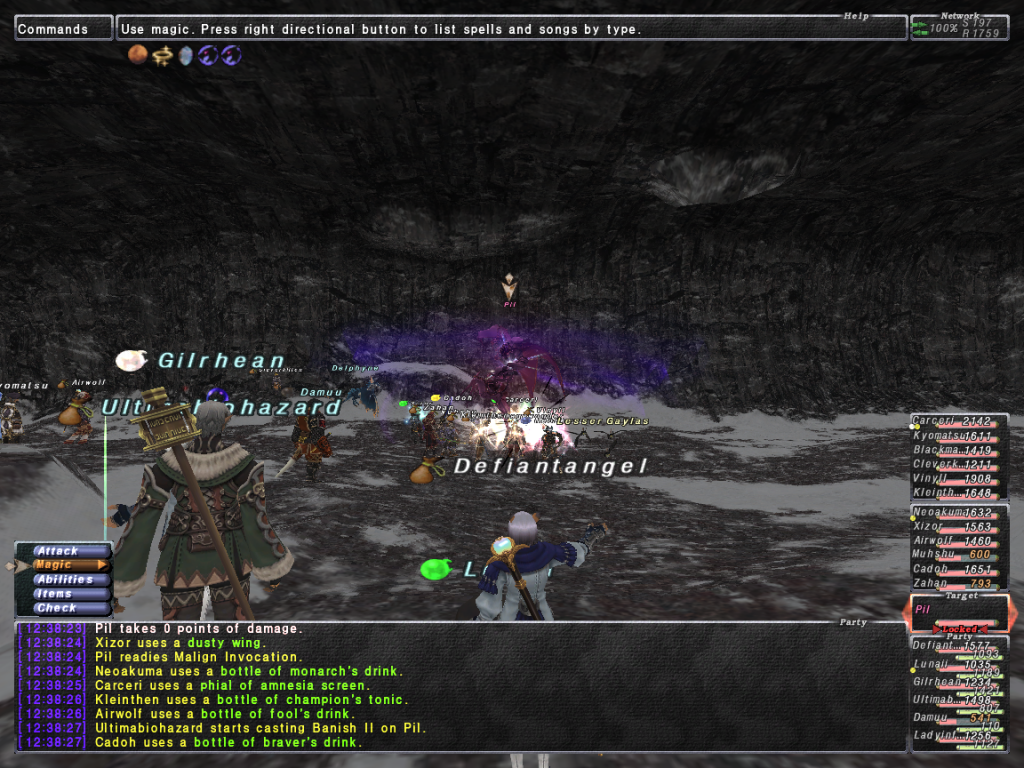Select the Check command
This screenshot has width=1024, height=768.
[x=56, y=608]
